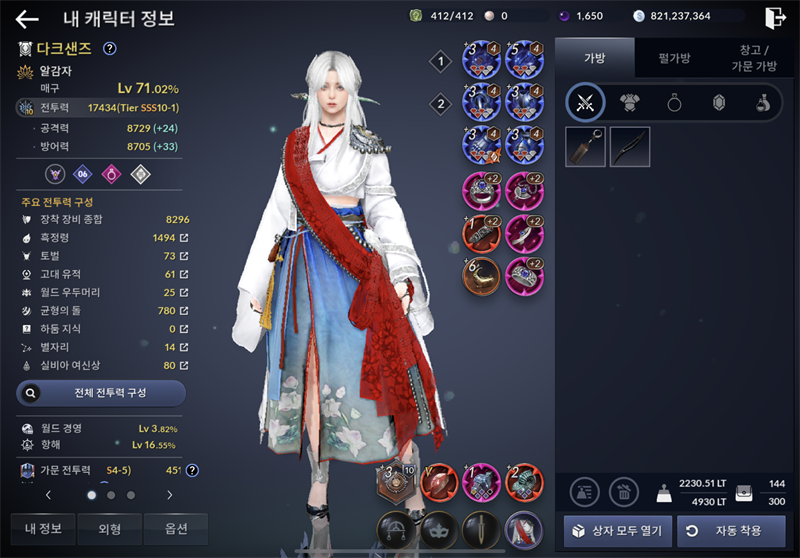Filter the bag by ring accessories

[674, 102]
